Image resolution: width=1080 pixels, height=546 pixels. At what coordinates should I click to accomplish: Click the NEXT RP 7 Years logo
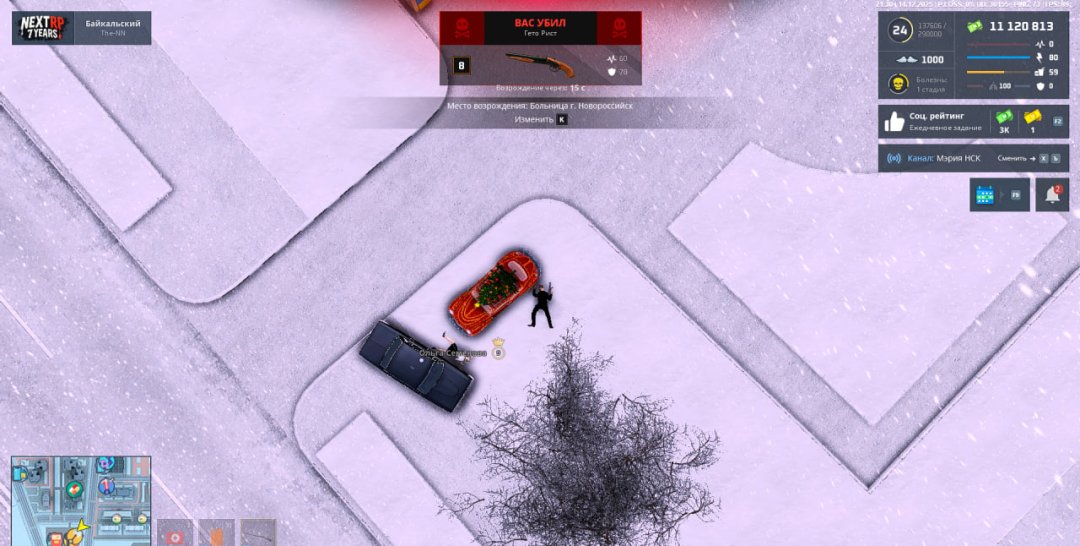click(x=44, y=28)
